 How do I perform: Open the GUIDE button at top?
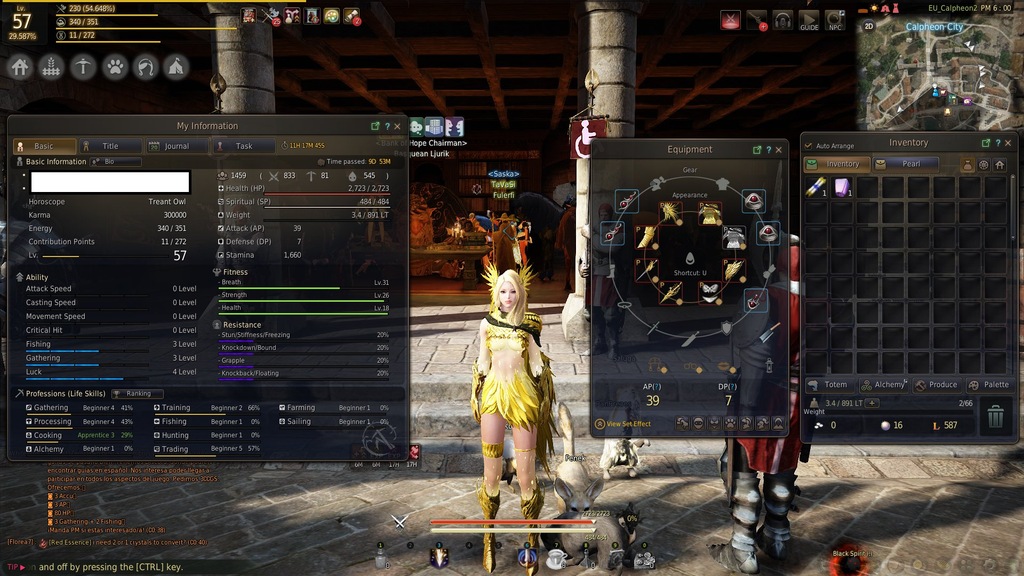click(809, 20)
